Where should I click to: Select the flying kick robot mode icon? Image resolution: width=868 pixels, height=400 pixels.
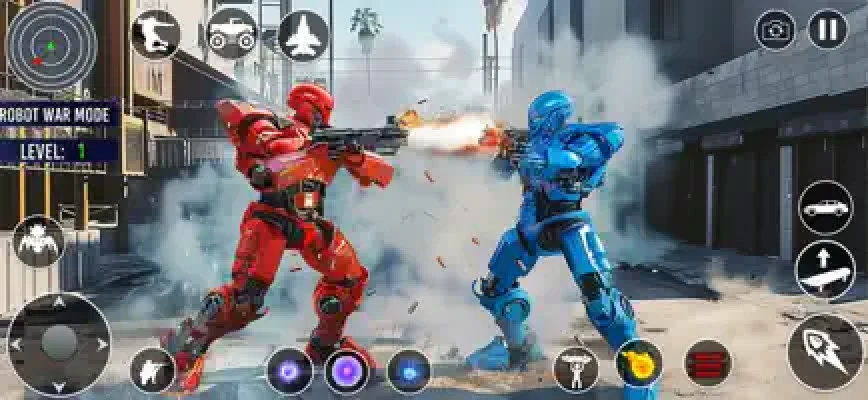pyautogui.click(x=155, y=35)
